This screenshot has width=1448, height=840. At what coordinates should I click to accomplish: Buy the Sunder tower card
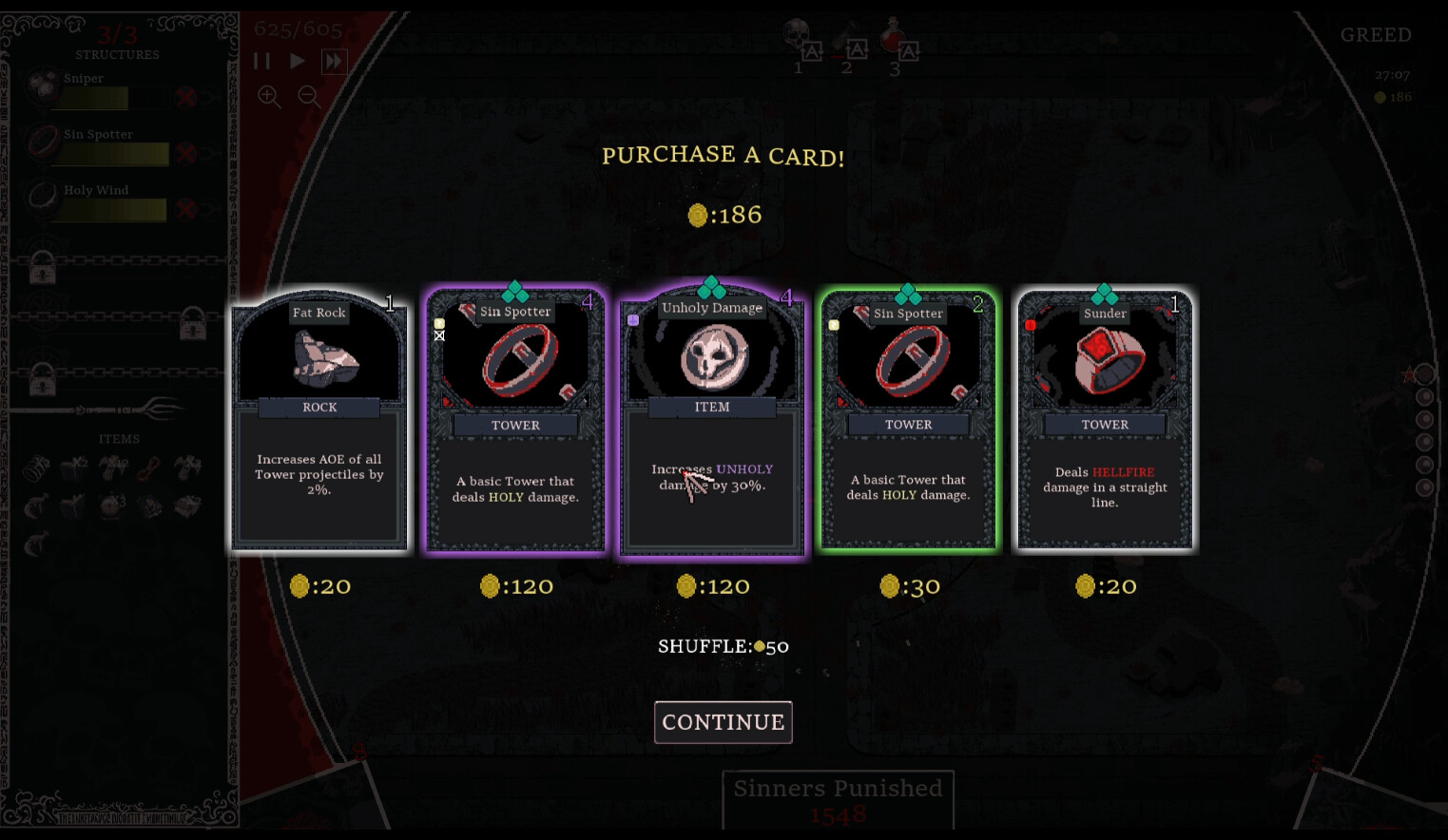(x=1105, y=423)
